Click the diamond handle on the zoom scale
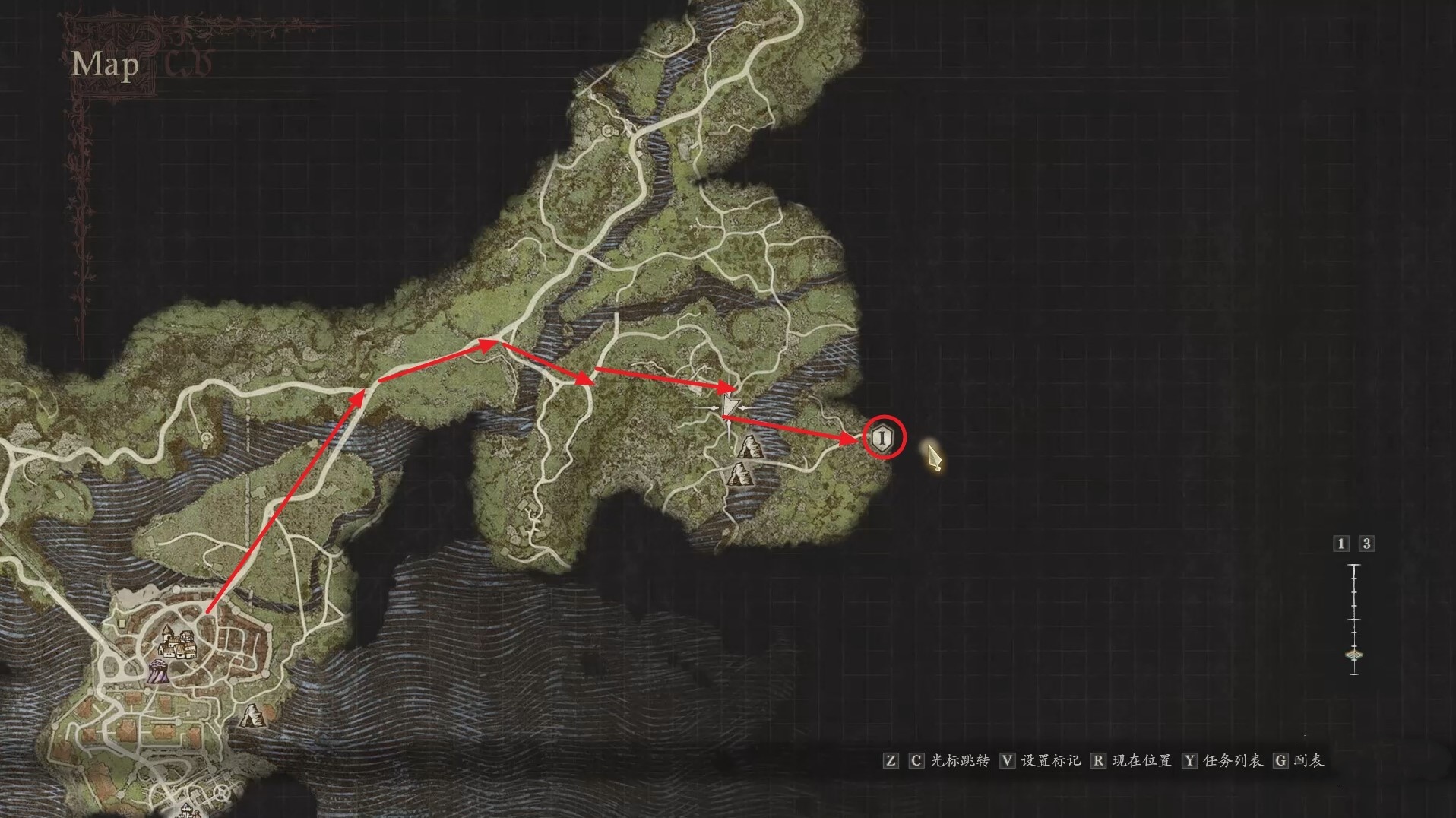This screenshot has width=1456, height=818. (x=1354, y=655)
